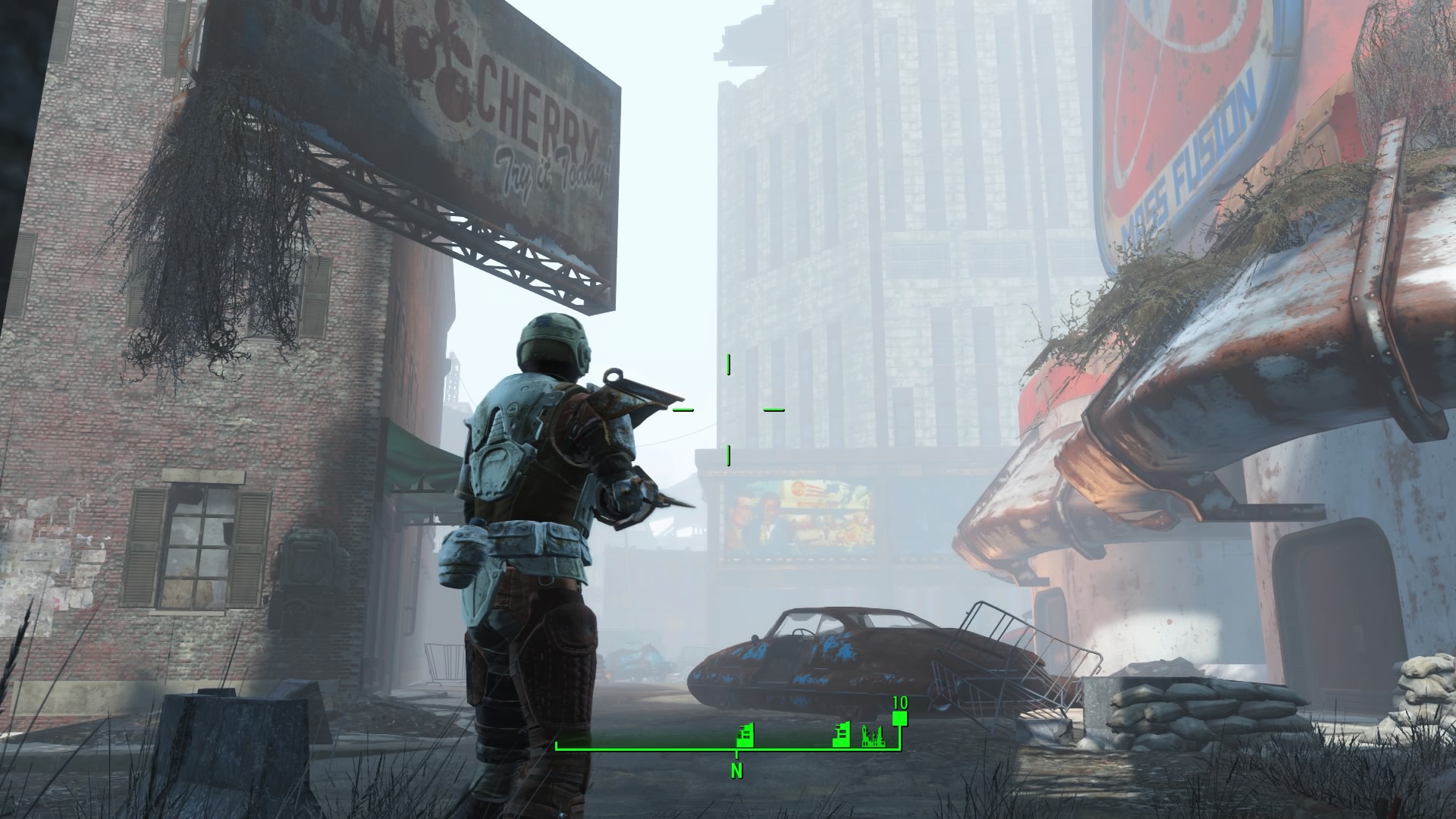Select the square quest marker labeled 10
The width and height of the screenshot is (1456, 819).
(x=899, y=718)
